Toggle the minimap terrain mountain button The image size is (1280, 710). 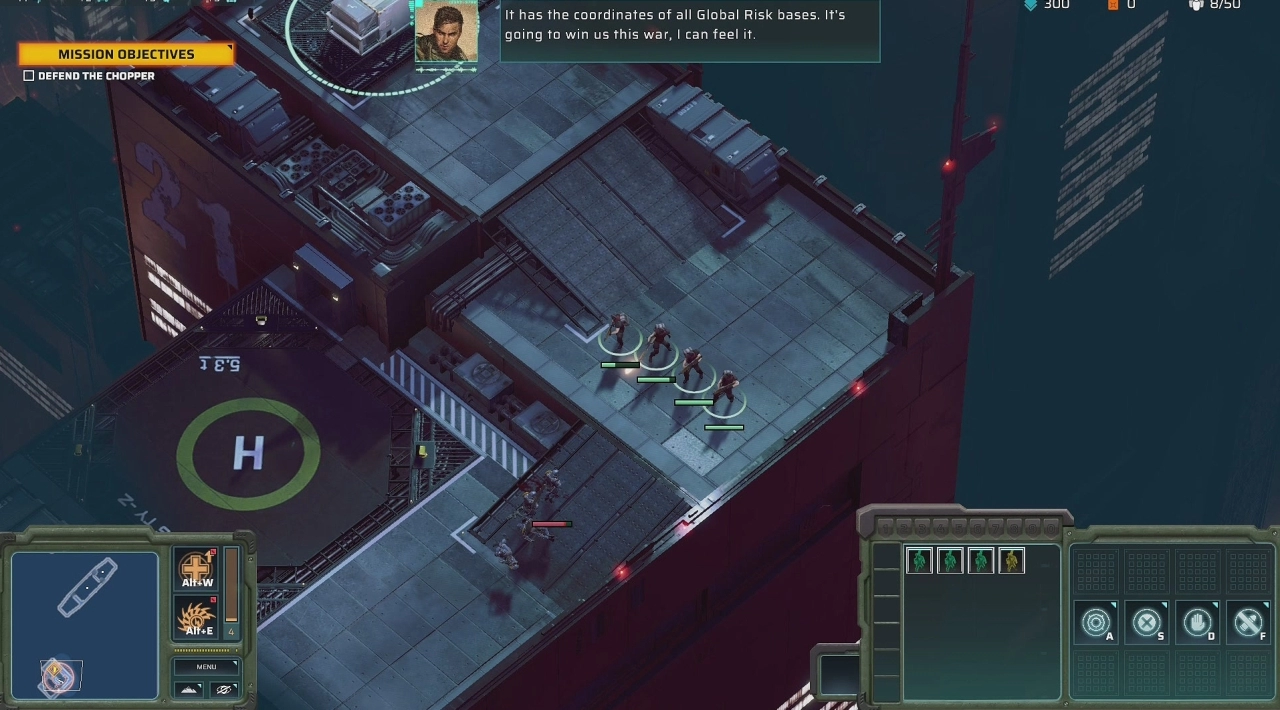[x=189, y=689]
